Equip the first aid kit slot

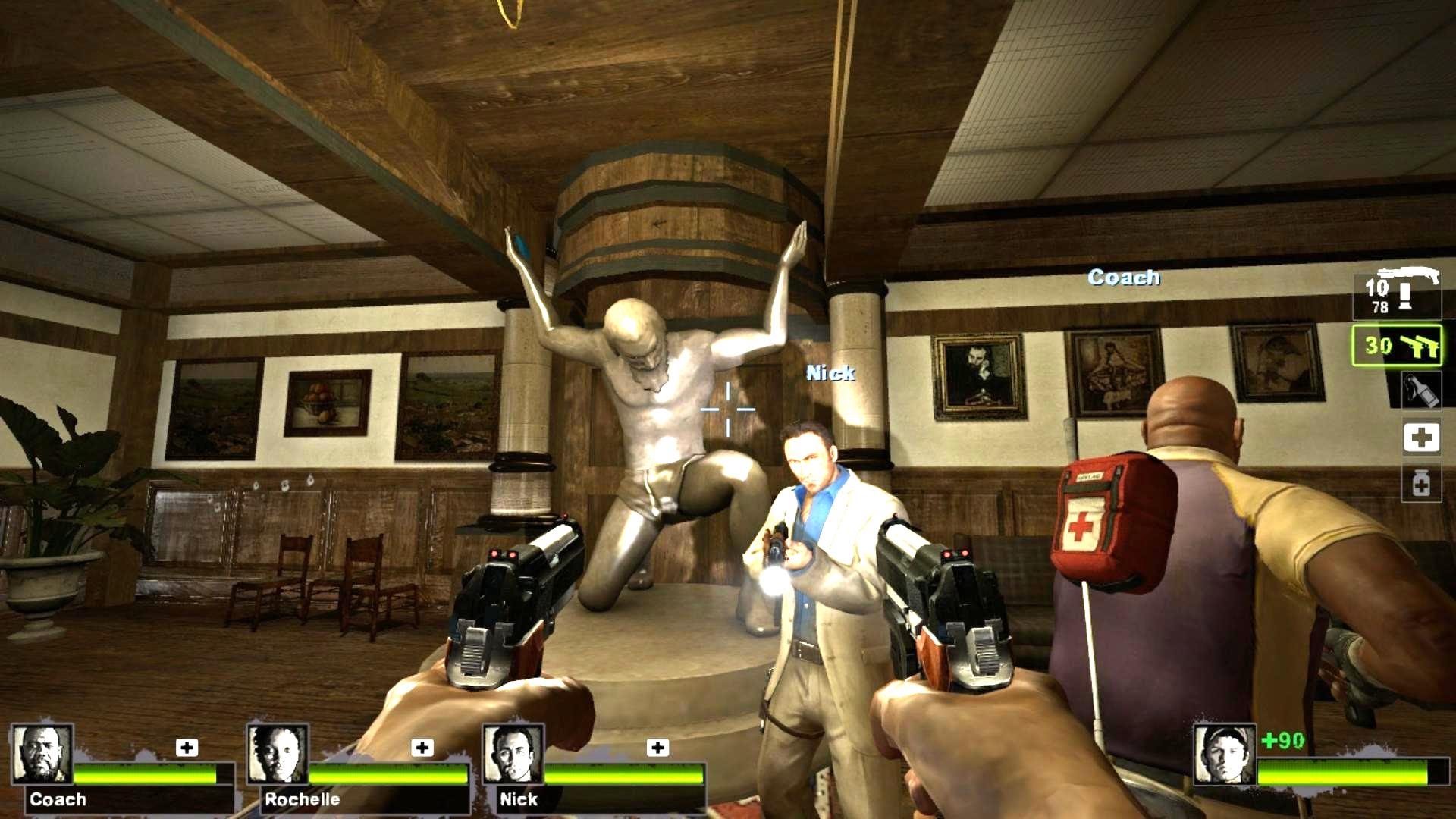[1421, 438]
